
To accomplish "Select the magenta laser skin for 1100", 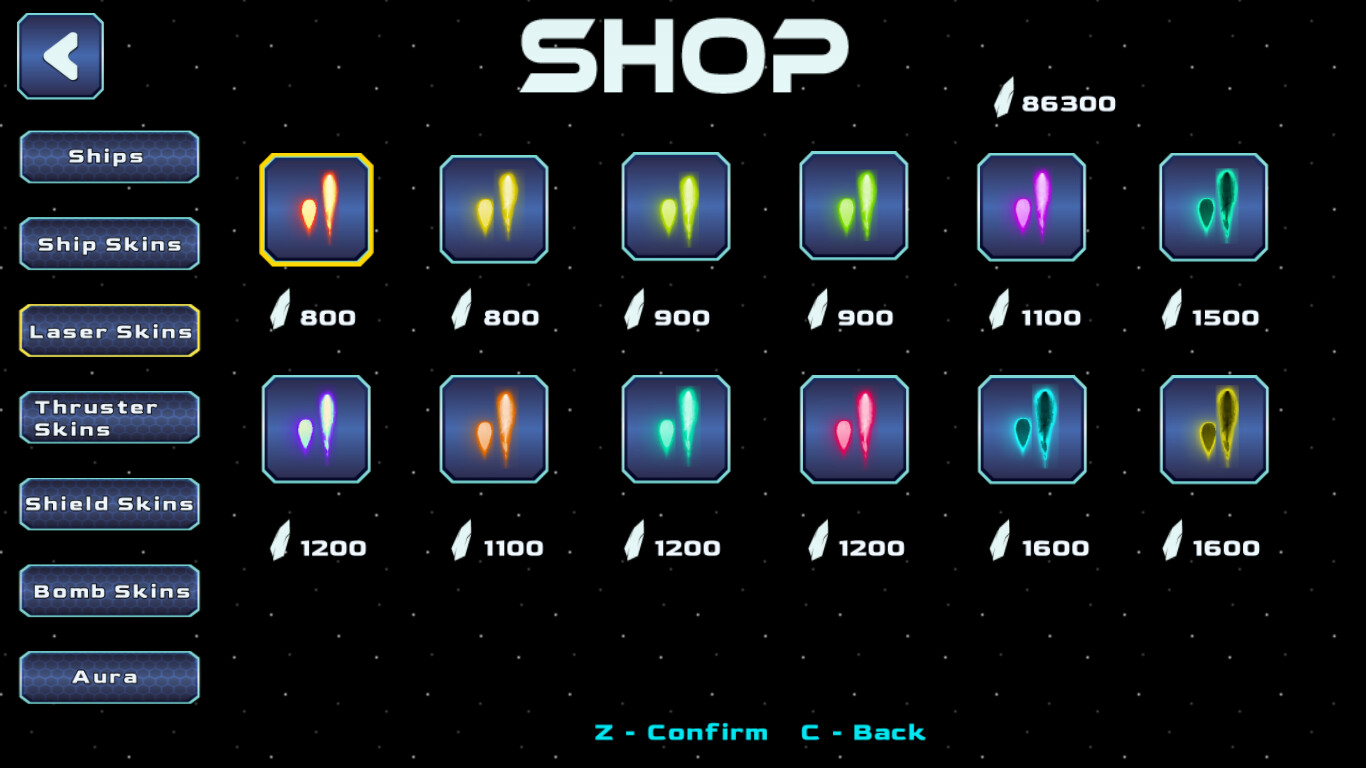I will tap(1031, 208).
